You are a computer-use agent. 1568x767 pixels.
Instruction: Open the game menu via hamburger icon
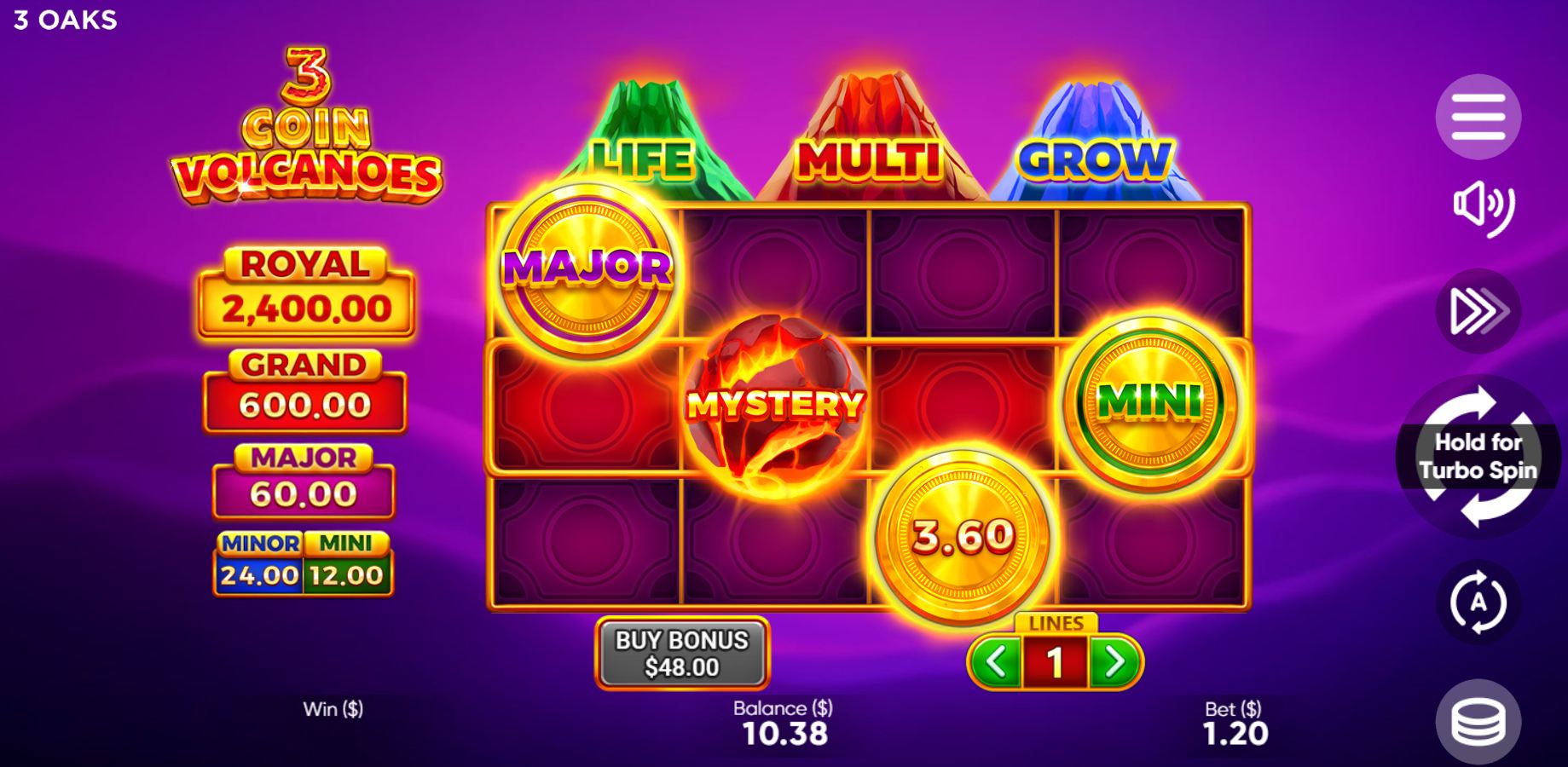click(x=1478, y=116)
